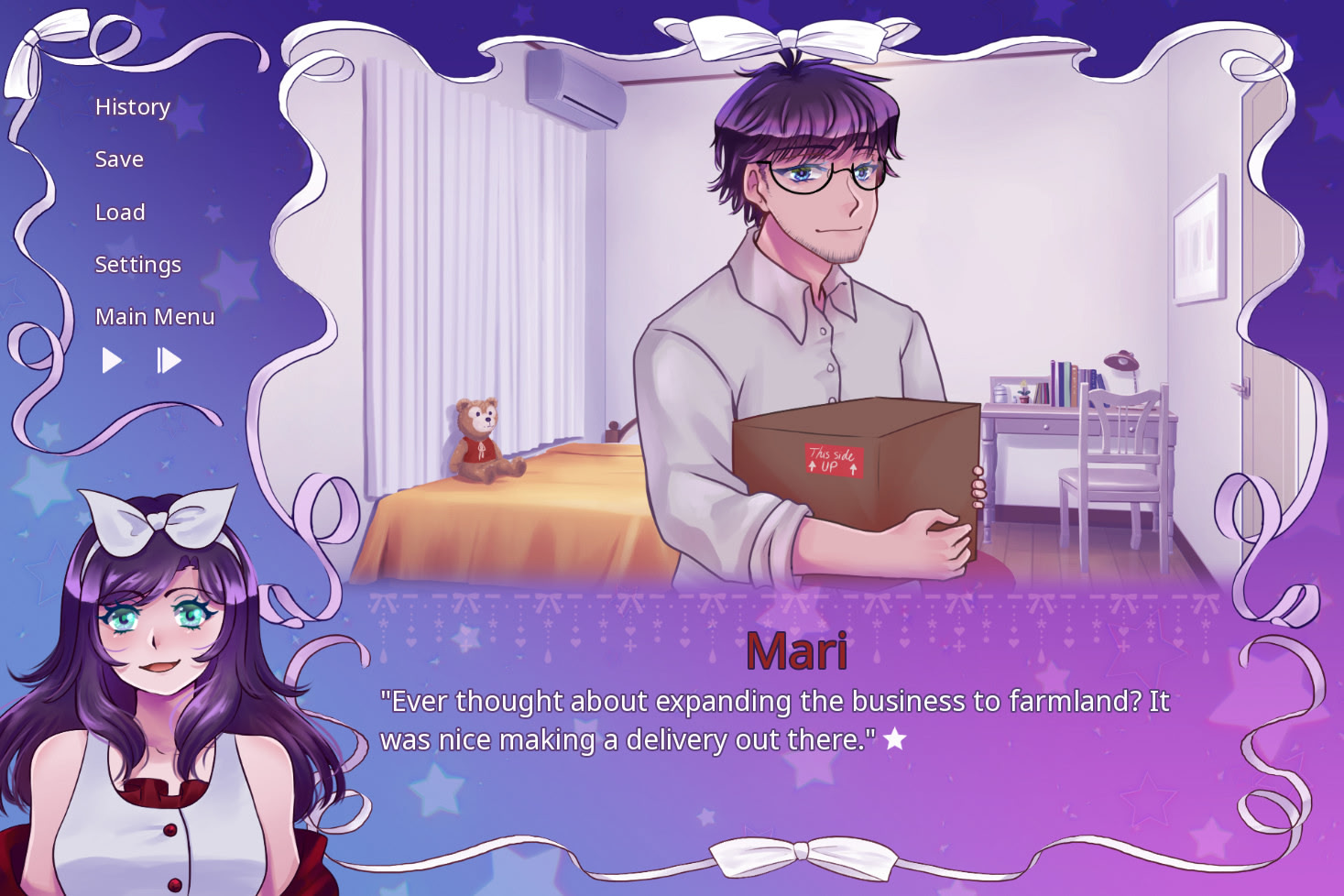The image size is (1344, 896).
Task: Open the Settings screen
Action: 137,264
